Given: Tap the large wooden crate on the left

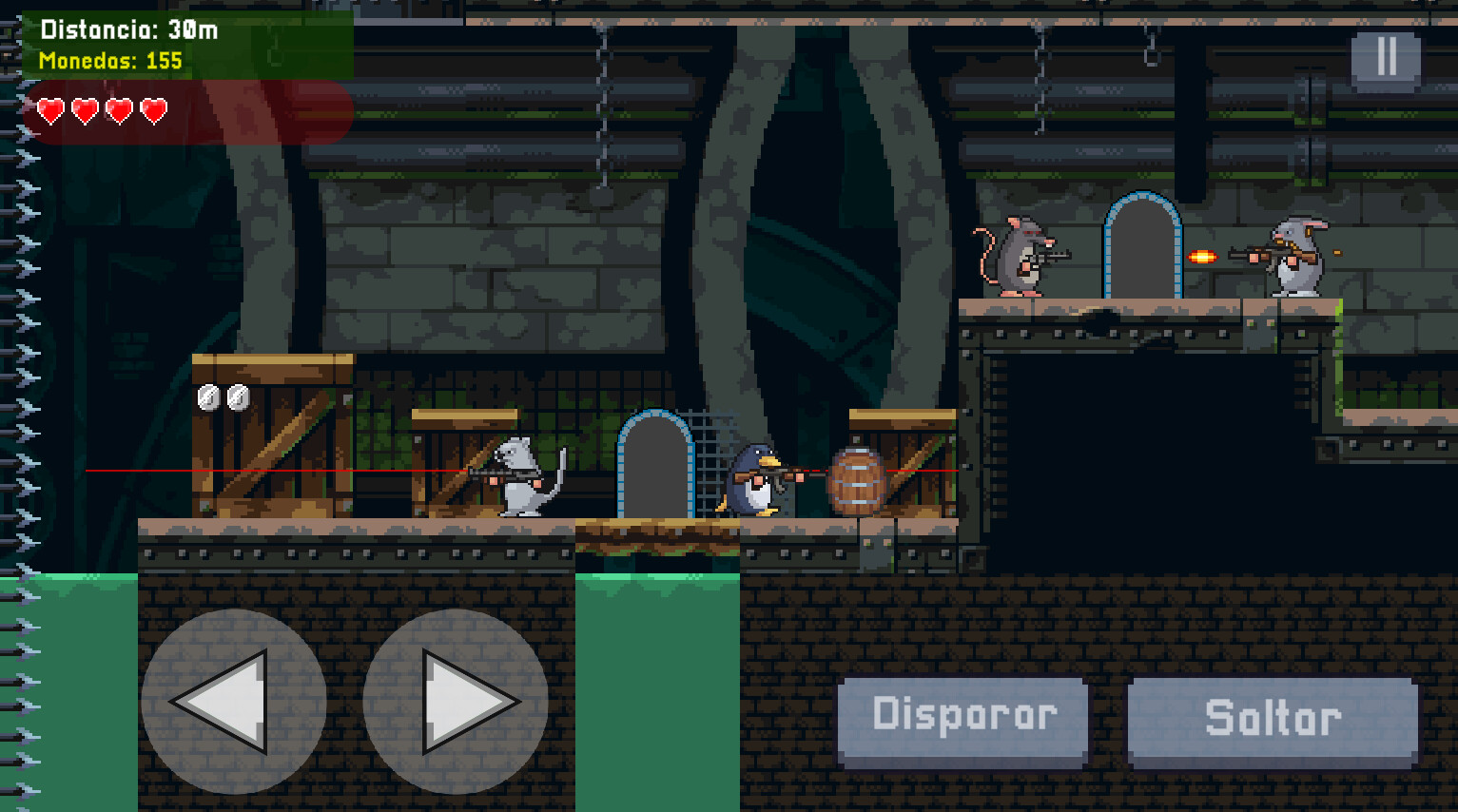Looking at the screenshot, I should click(269, 437).
